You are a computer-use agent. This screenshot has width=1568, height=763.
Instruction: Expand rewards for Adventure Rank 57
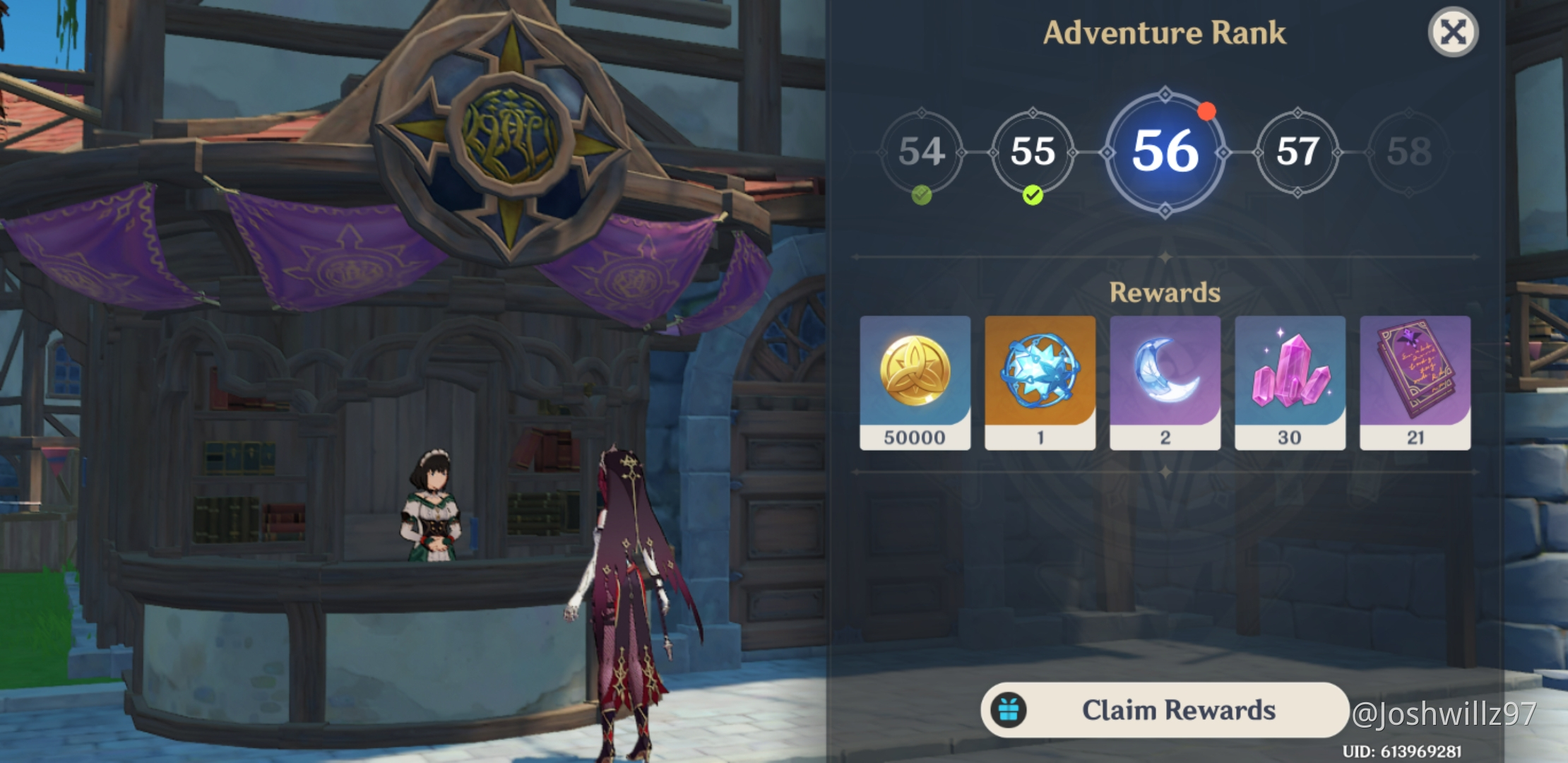tap(1297, 152)
